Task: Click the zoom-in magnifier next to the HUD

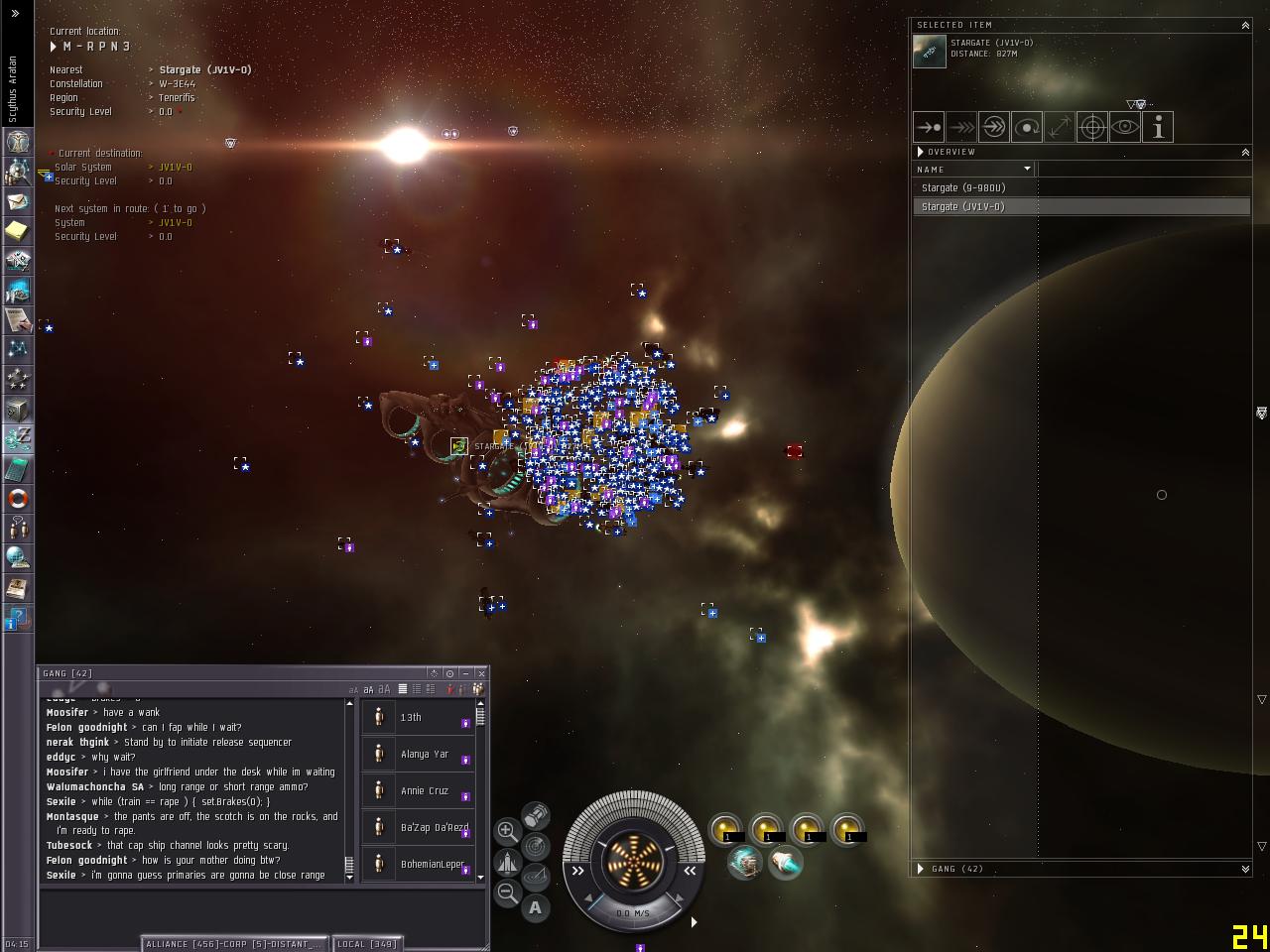Action: (x=507, y=831)
